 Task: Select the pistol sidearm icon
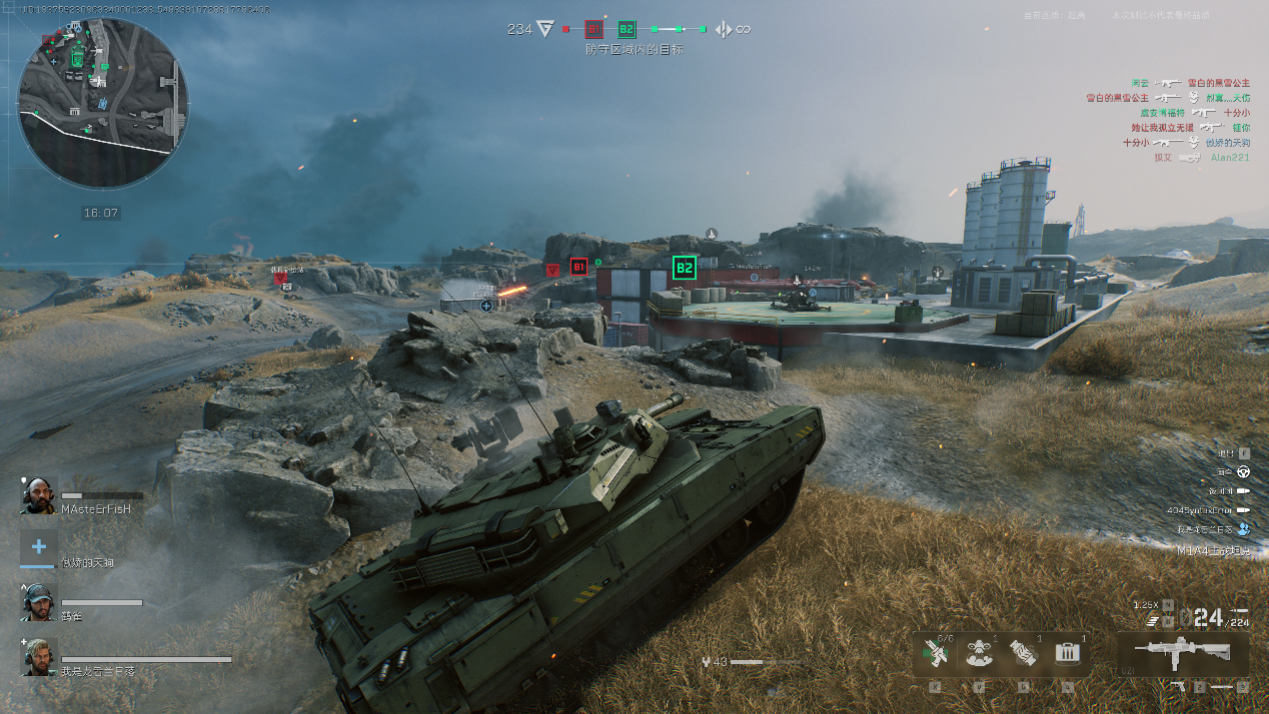(x=1177, y=687)
